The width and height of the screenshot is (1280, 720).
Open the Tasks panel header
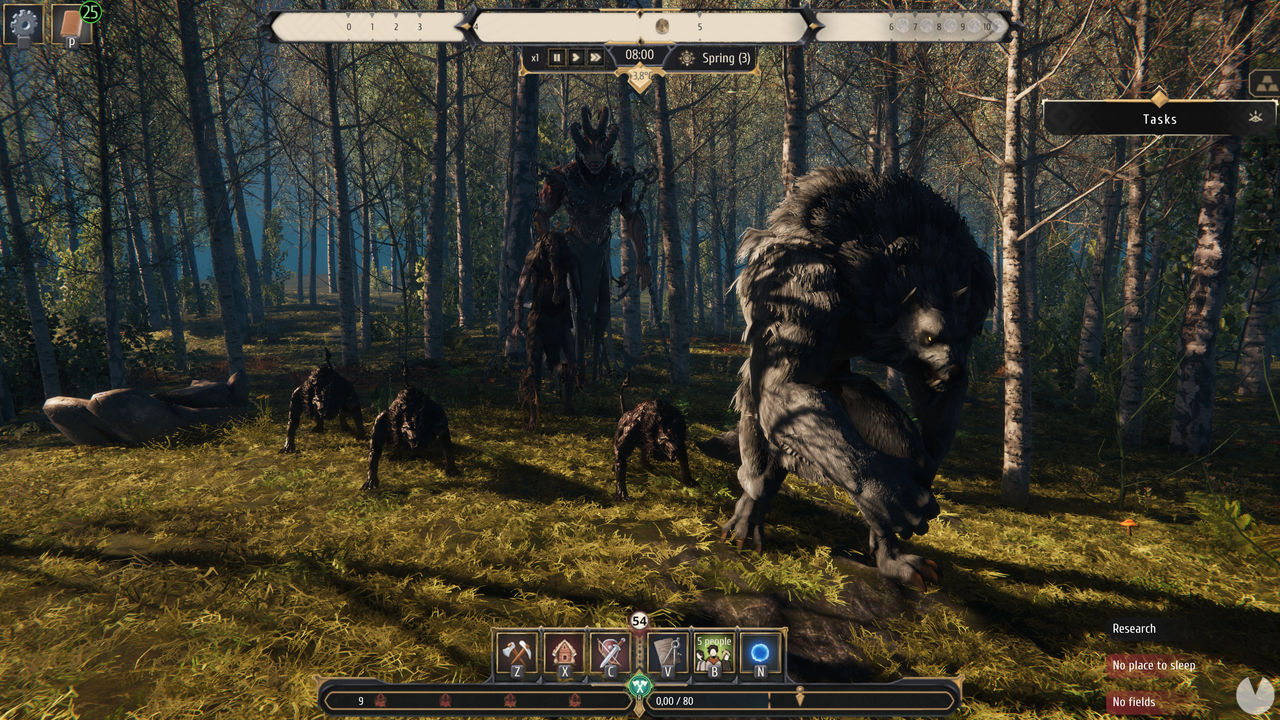pyautogui.click(x=1160, y=118)
